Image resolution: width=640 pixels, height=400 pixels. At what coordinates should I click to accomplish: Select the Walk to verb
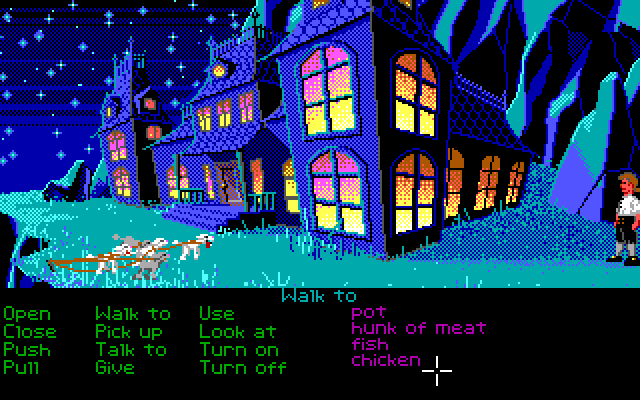(x=133, y=314)
